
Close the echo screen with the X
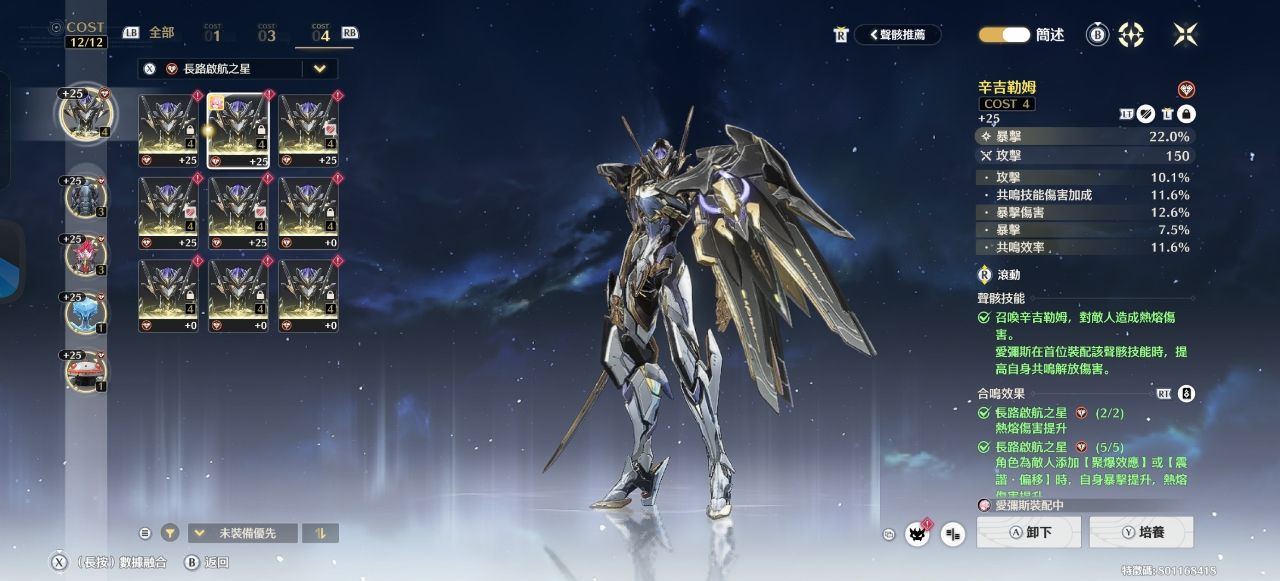[x=1185, y=35]
